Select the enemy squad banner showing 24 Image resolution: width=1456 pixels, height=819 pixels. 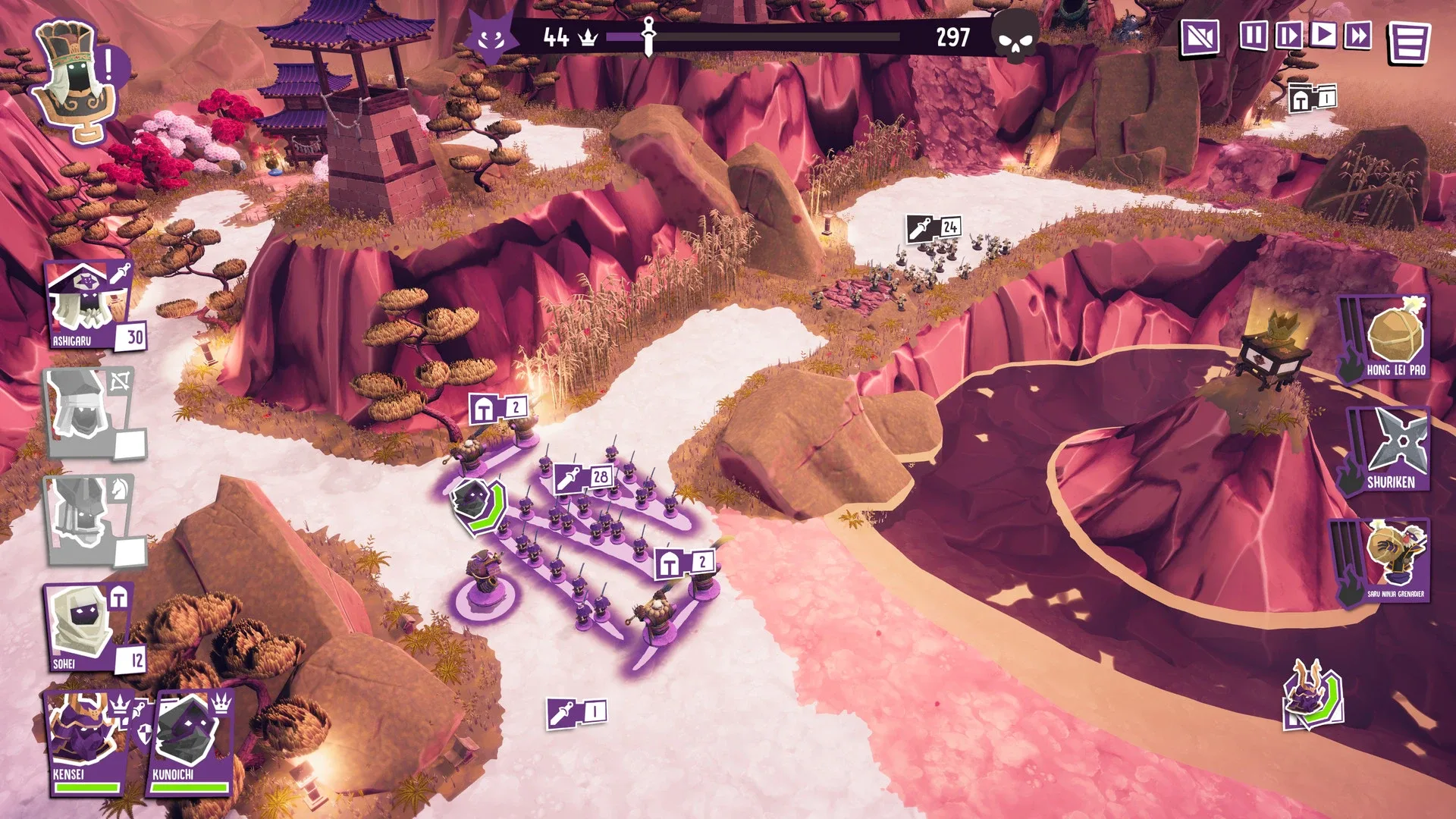pos(934,227)
